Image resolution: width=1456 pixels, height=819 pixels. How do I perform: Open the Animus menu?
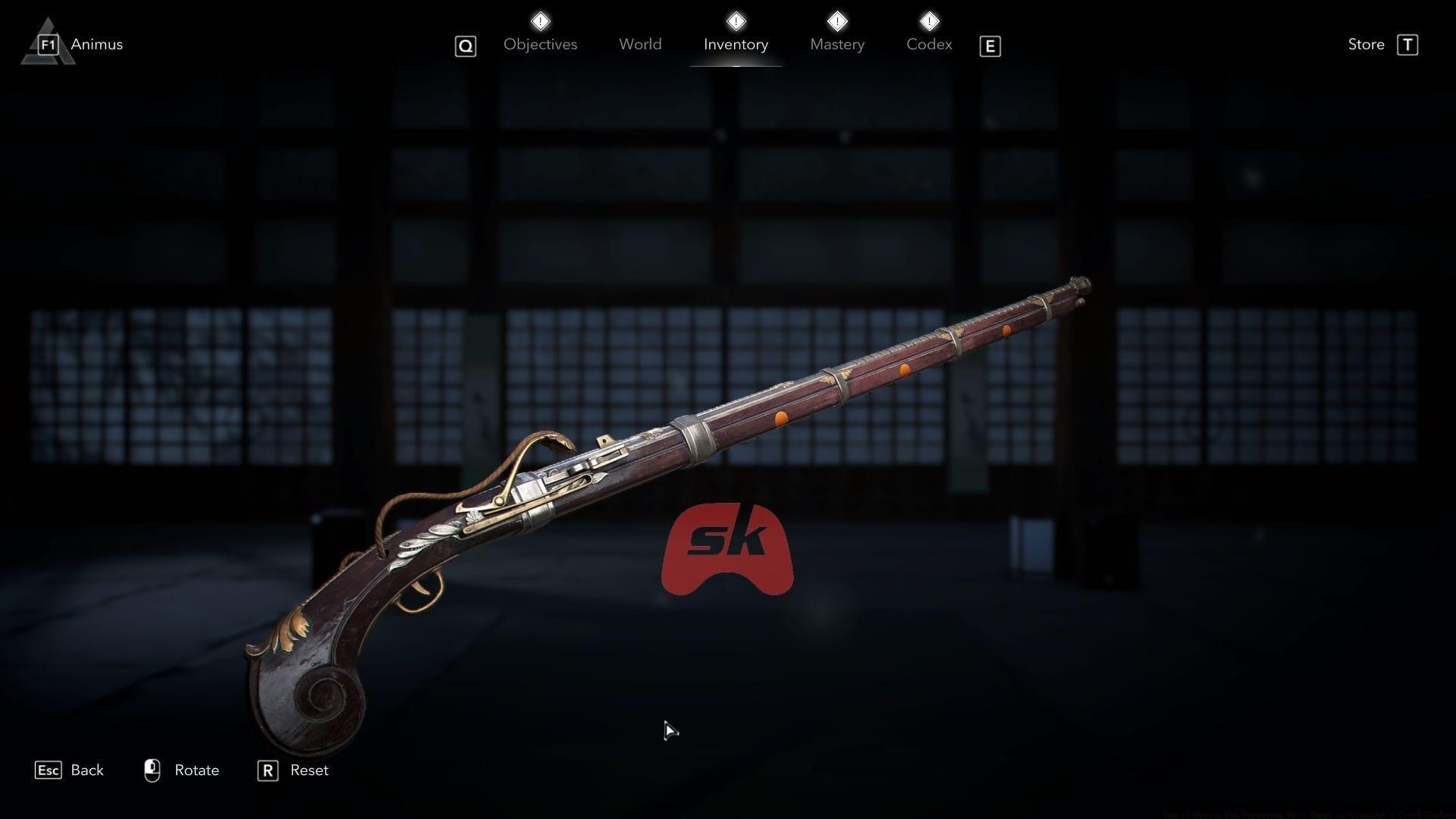96,45
